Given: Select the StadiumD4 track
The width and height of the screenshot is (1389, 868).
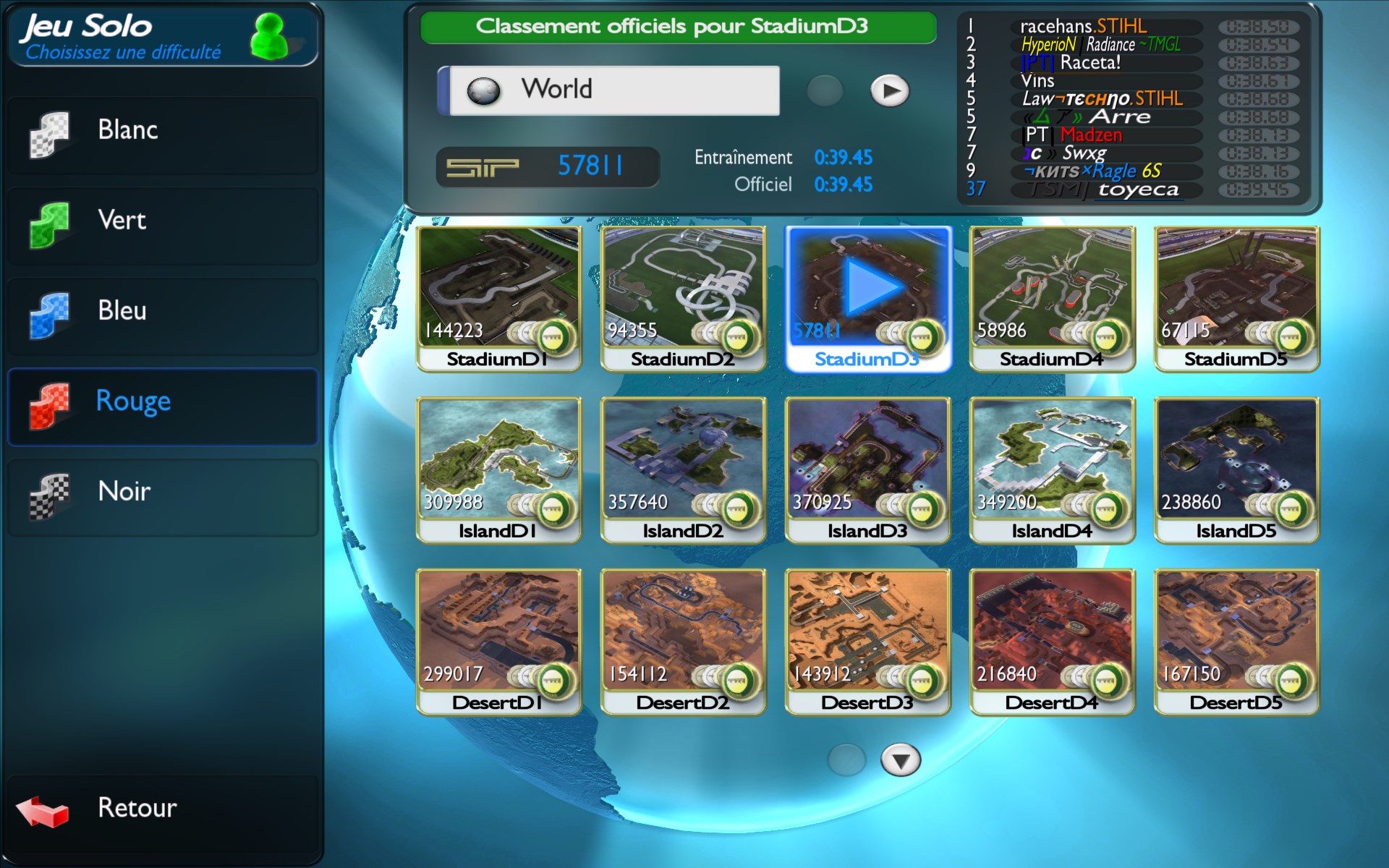Looking at the screenshot, I should pyautogui.click(x=1052, y=298).
